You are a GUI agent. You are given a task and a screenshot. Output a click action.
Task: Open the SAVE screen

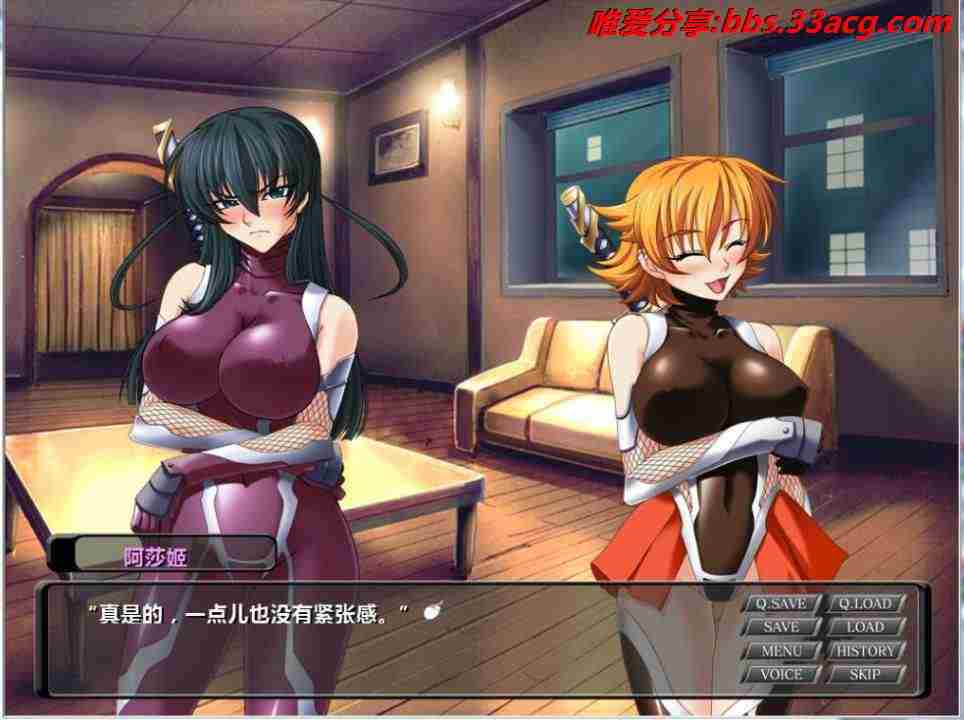click(781, 627)
